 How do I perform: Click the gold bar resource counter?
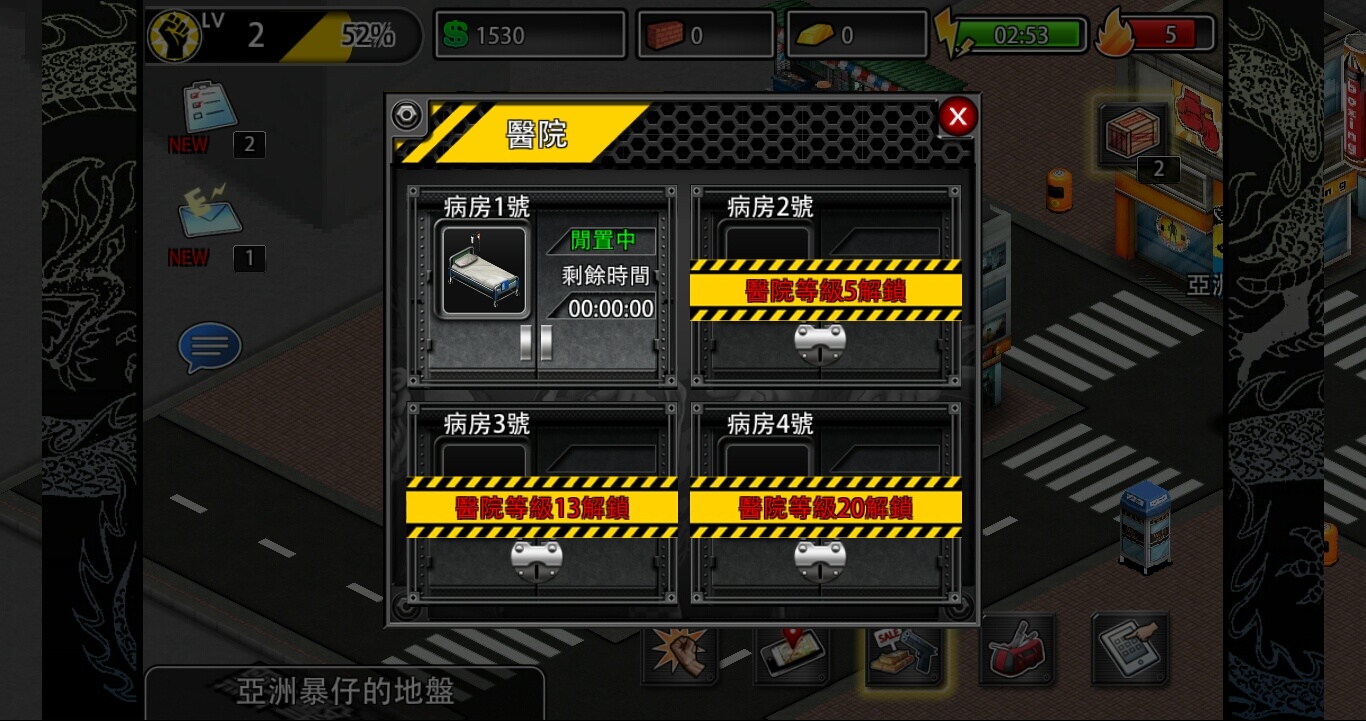(x=856, y=33)
